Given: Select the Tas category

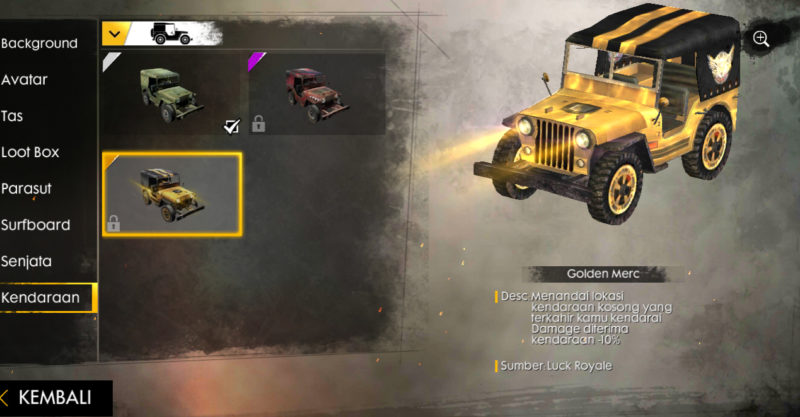Looking at the screenshot, I should tap(14, 116).
